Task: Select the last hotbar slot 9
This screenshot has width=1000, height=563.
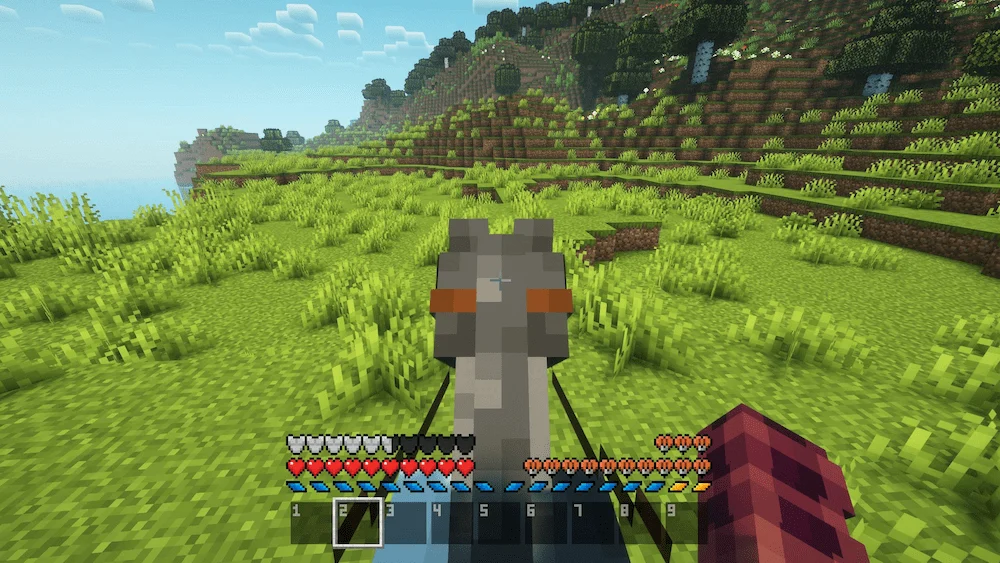Action: (x=686, y=523)
